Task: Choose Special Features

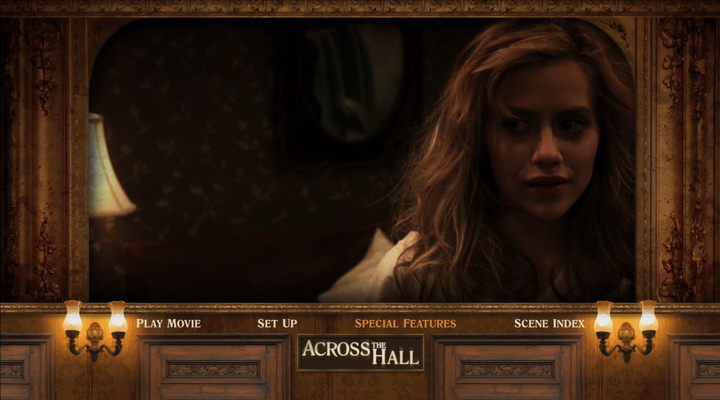Action: (x=405, y=323)
